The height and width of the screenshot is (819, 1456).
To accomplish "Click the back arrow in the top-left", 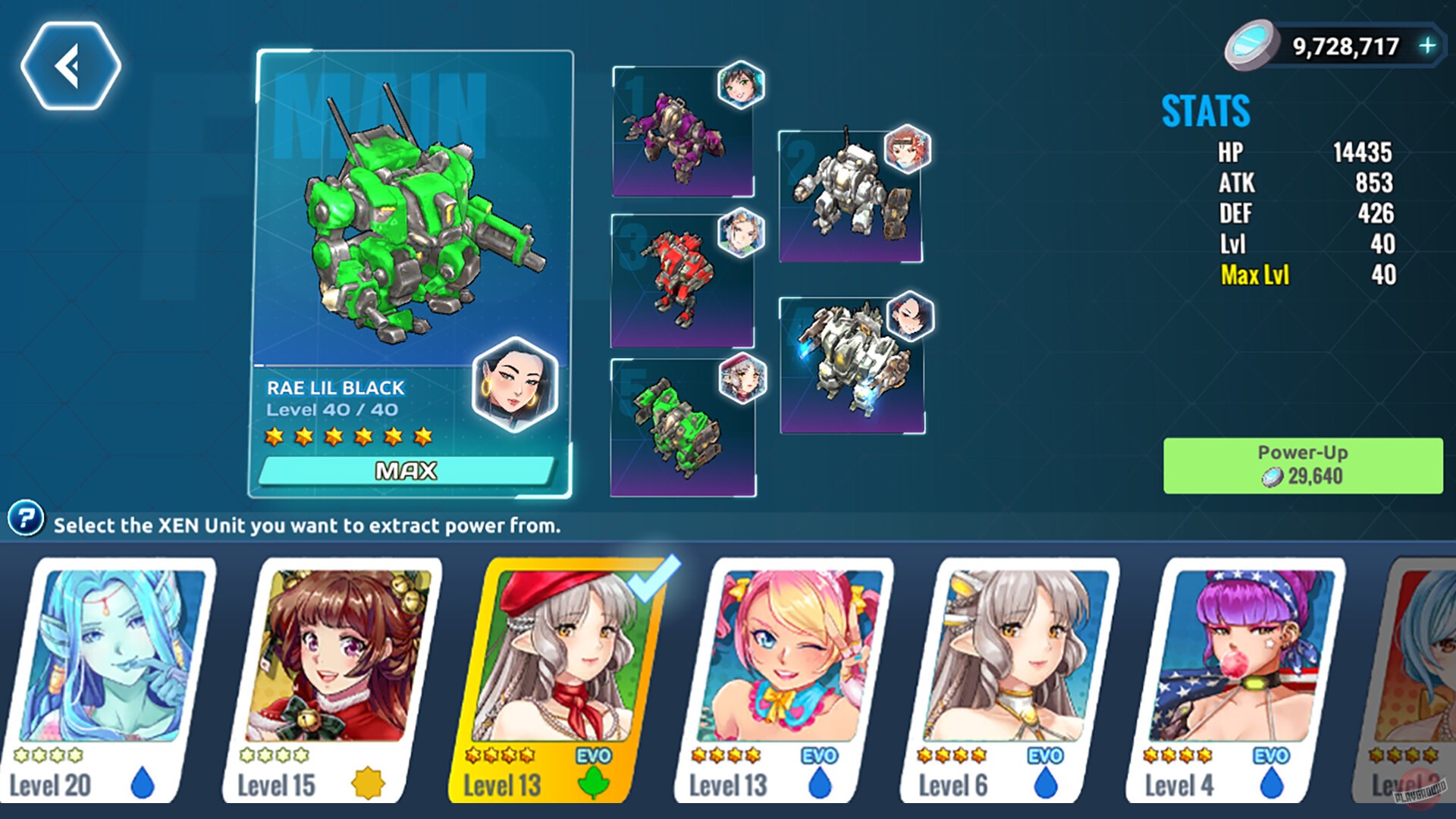I will [x=73, y=65].
